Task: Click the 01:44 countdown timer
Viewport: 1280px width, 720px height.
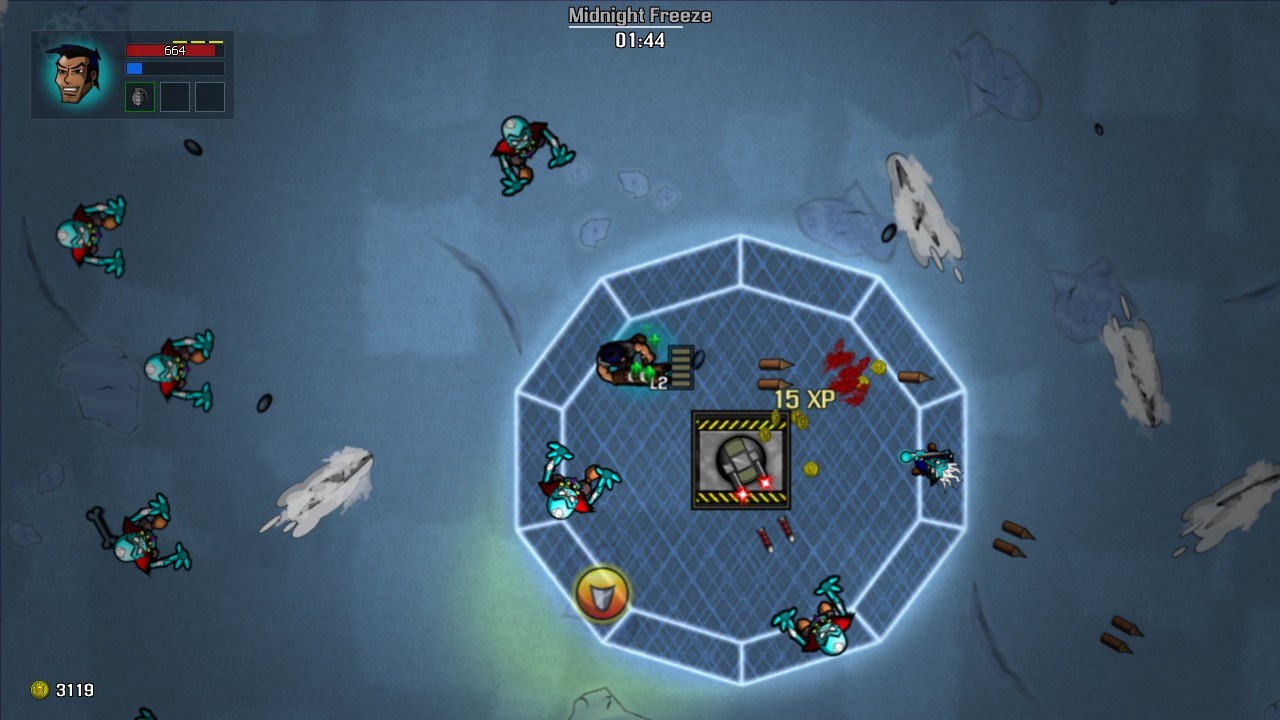Action: click(x=640, y=41)
